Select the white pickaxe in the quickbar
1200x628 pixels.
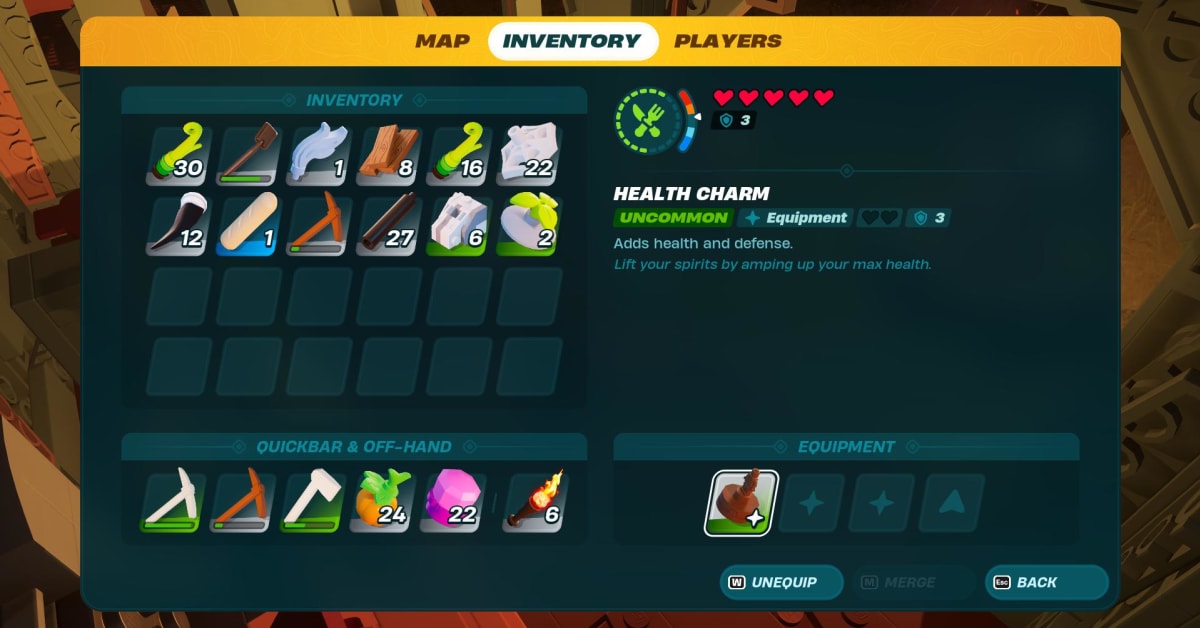[x=173, y=501]
